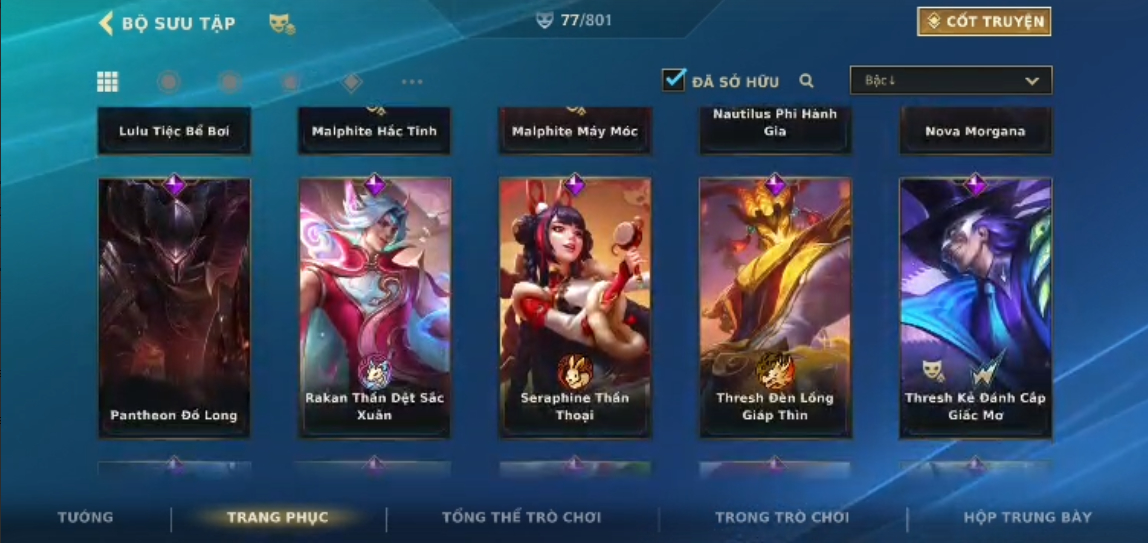Viewport: 1148px width, 543px height.
Task: Open the Cốt Truyện button
Action: (x=984, y=22)
